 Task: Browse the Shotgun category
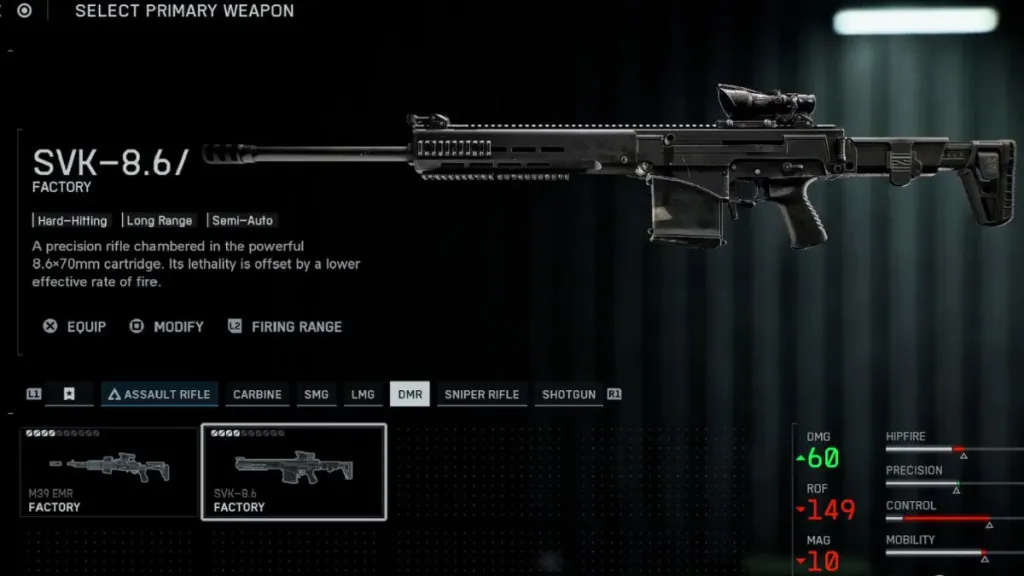coord(568,394)
